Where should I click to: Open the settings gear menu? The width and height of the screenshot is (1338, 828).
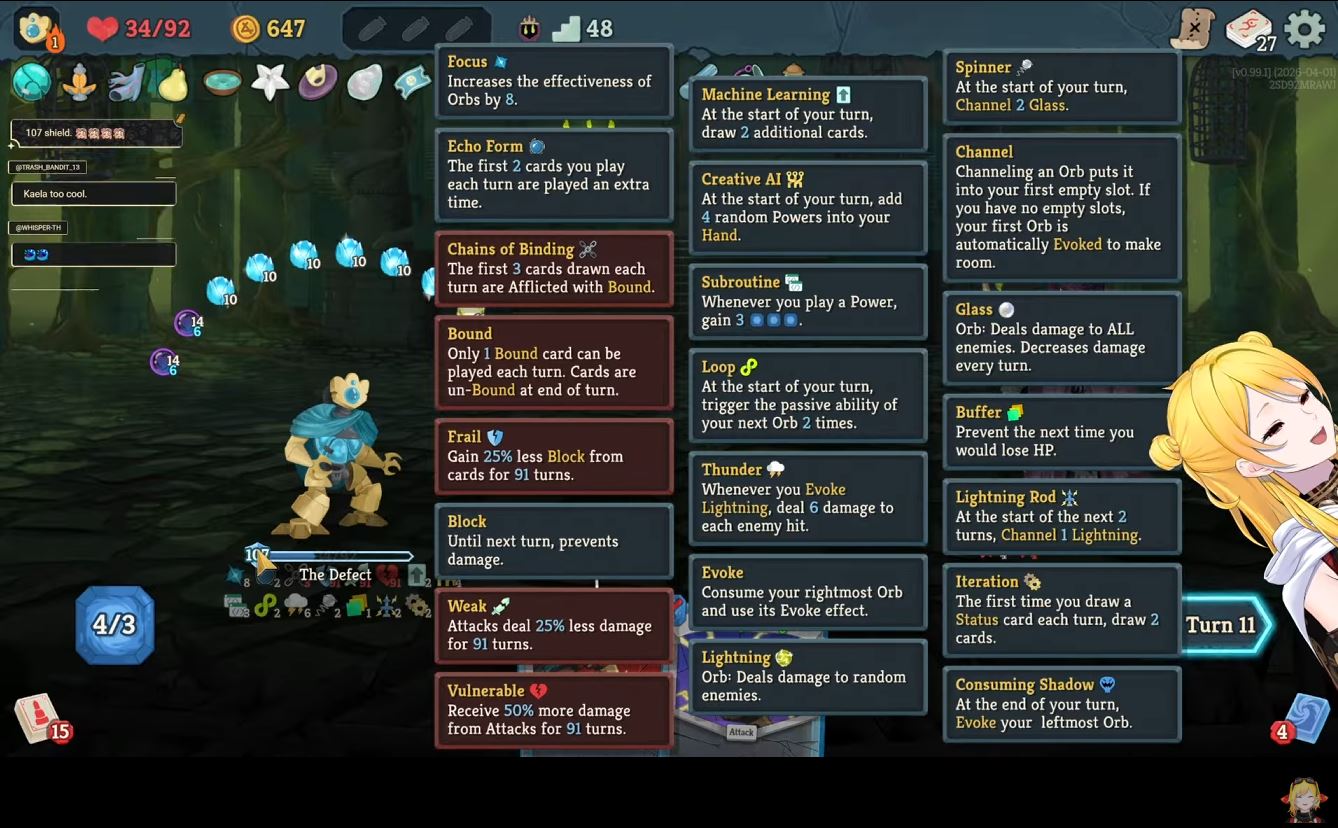click(1304, 29)
